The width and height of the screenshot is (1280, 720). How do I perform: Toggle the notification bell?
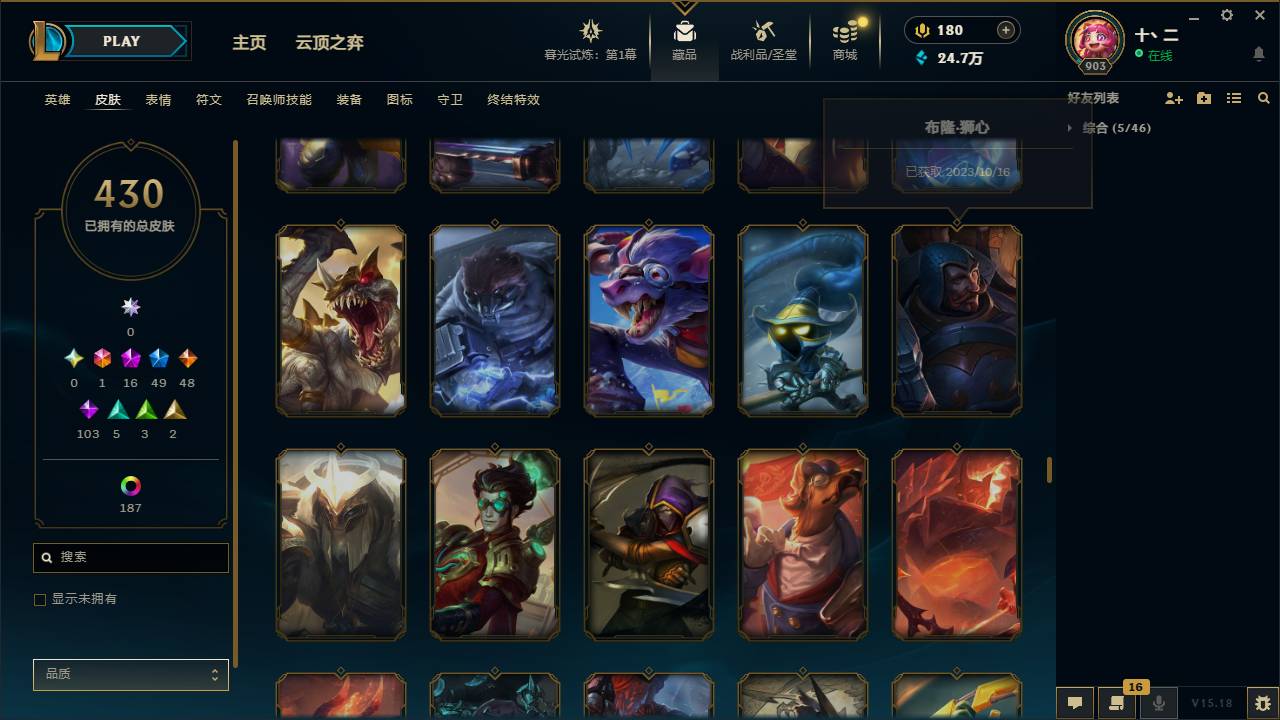pyautogui.click(x=1258, y=53)
